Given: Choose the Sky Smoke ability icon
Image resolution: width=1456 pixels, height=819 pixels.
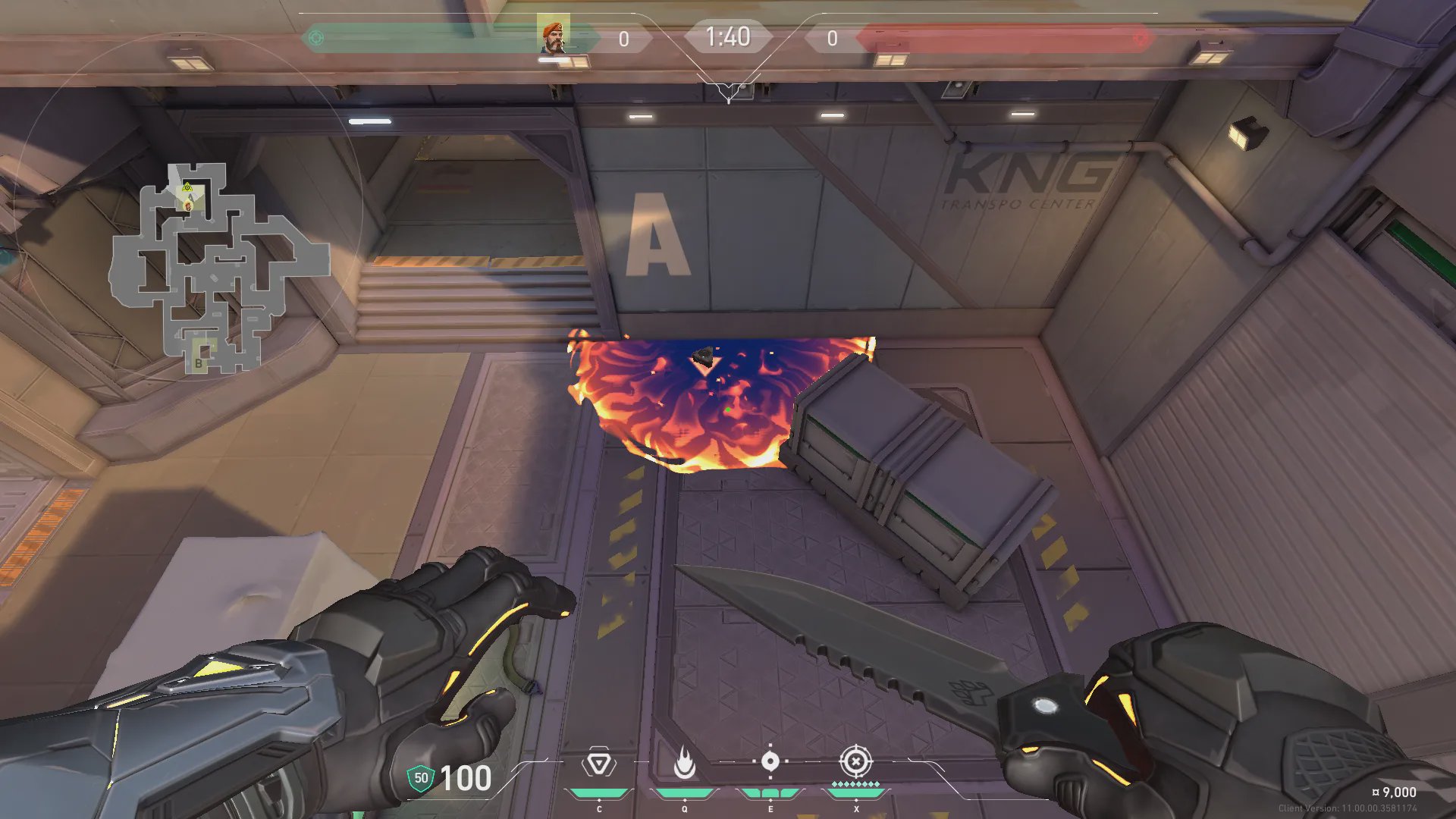Looking at the screenshot, I should pyautogui.click(x=770, y=761).
